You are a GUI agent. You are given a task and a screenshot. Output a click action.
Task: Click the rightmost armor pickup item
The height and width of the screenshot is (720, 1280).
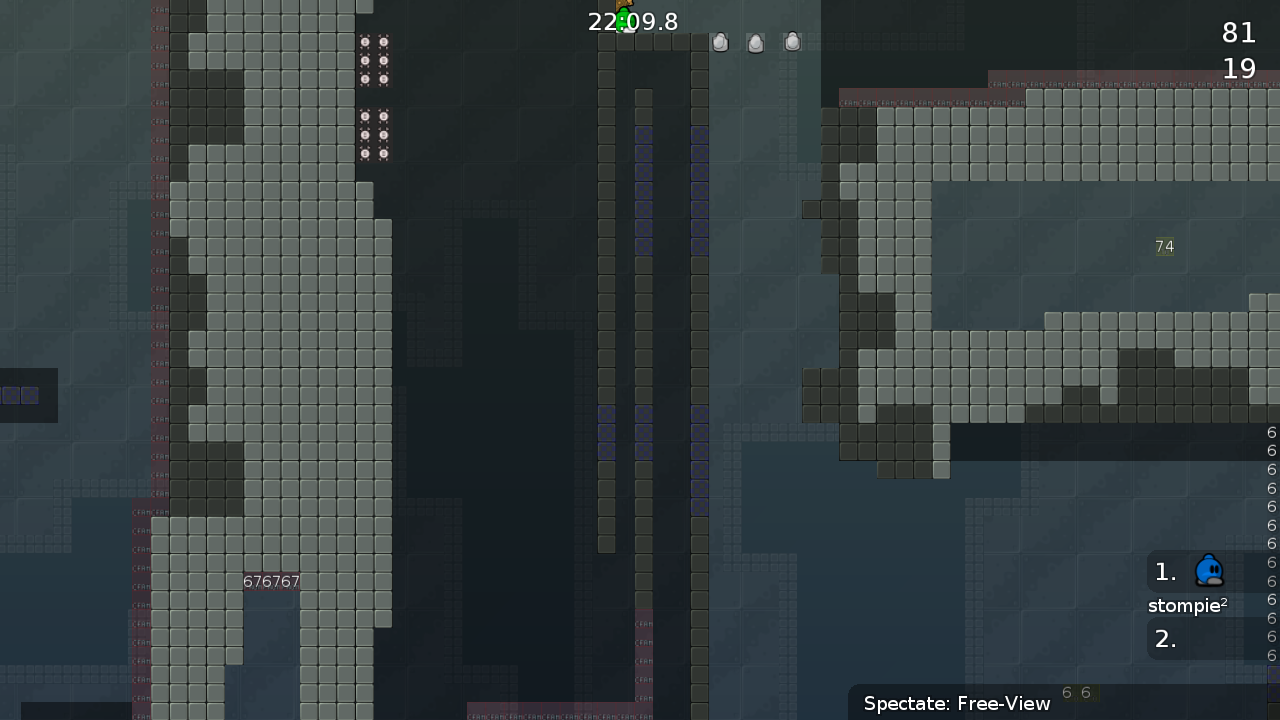(791, 43)
